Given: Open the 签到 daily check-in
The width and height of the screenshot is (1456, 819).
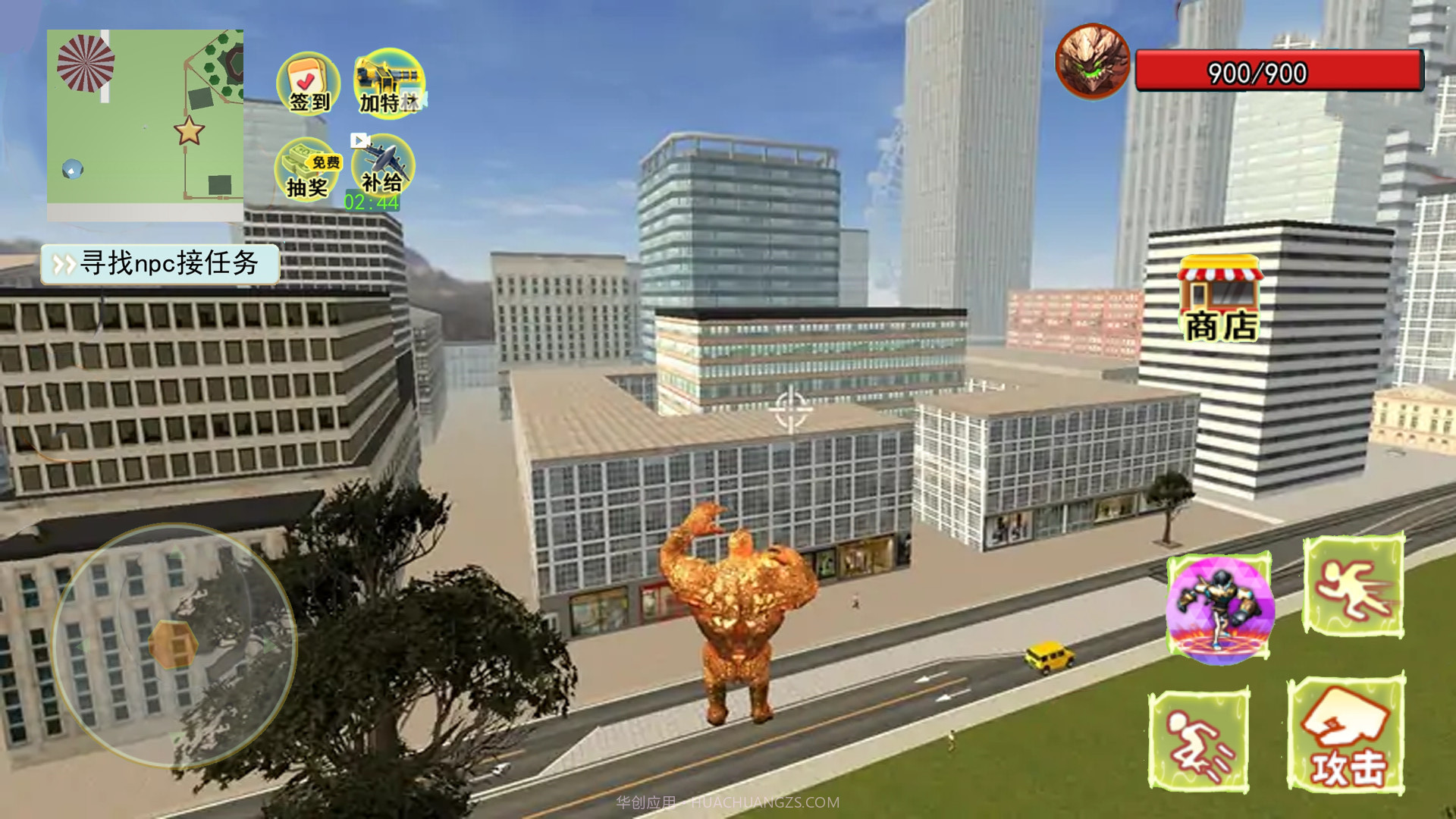Looking at the screenshot, I should click(x=308, y=83).
